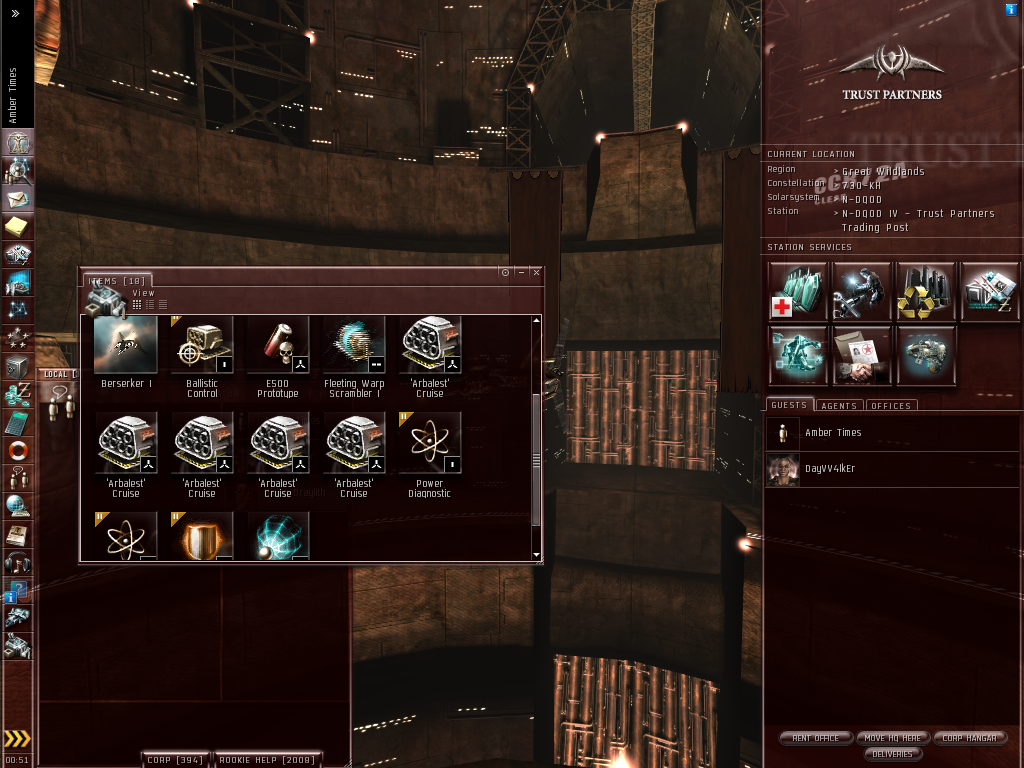Switch to the Offices tab
This screenshot has width=1024, height=768.
(890, 406)
